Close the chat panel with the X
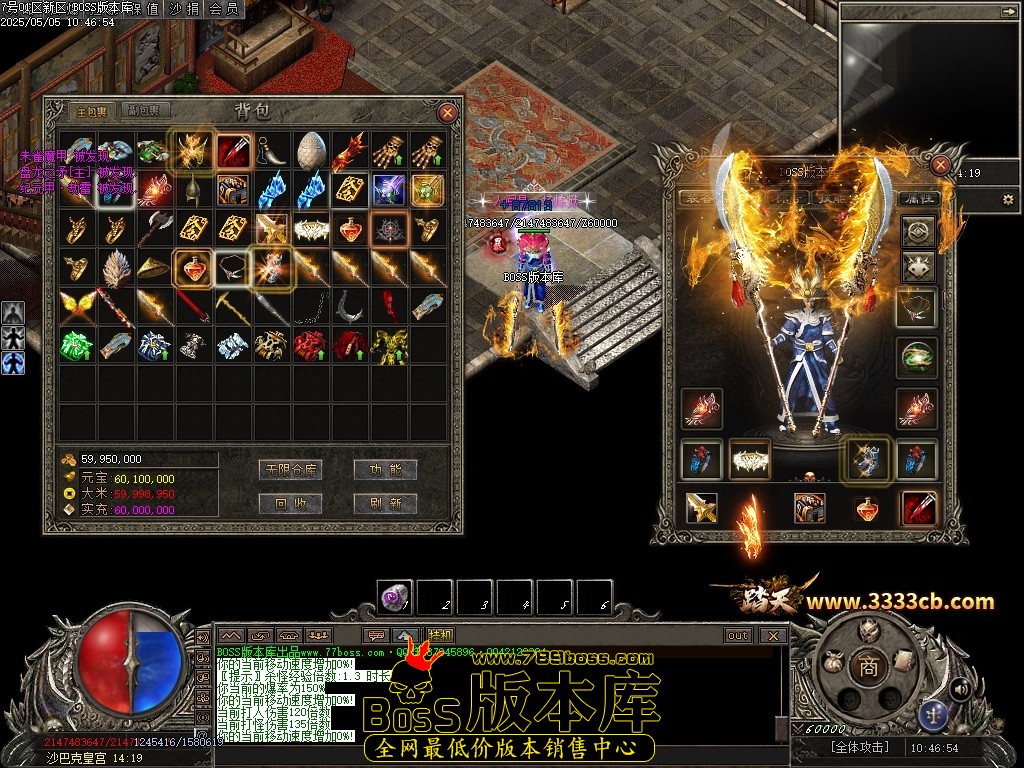This screenshot has width=1024, height=768. pyautogui.click(x=772, y=635)
